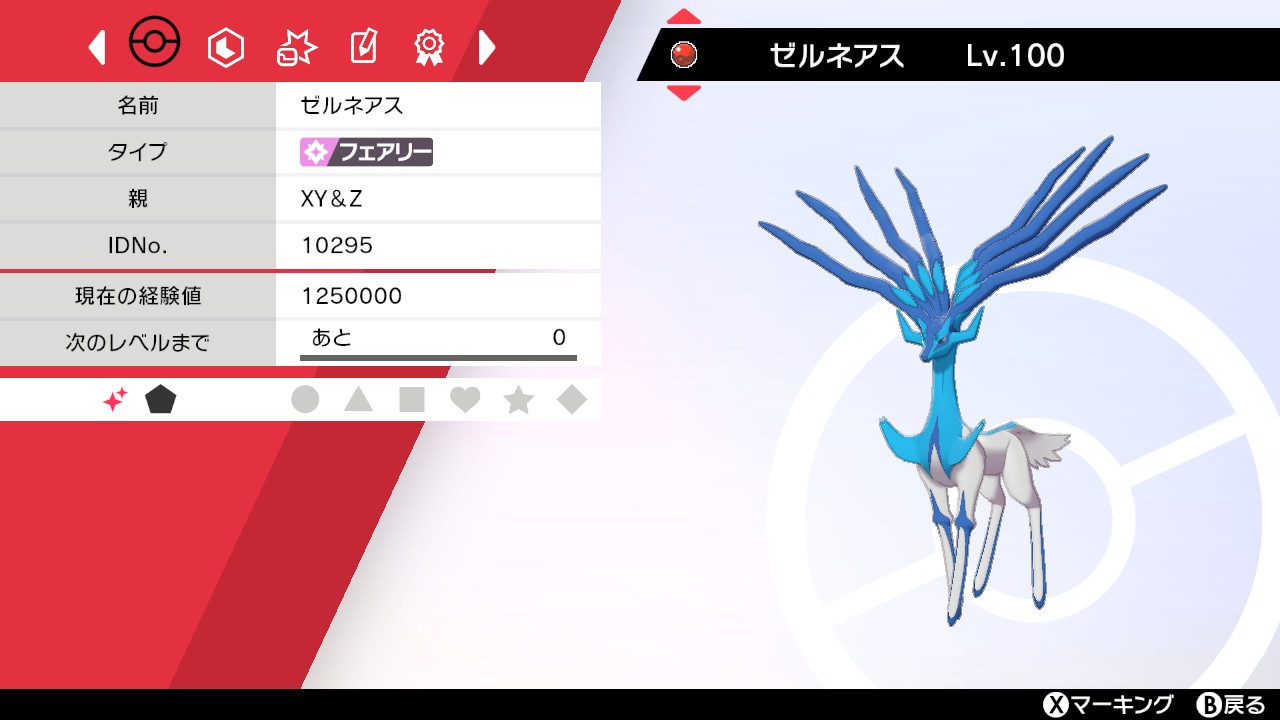Toggle the circle marking

point(307,398)
